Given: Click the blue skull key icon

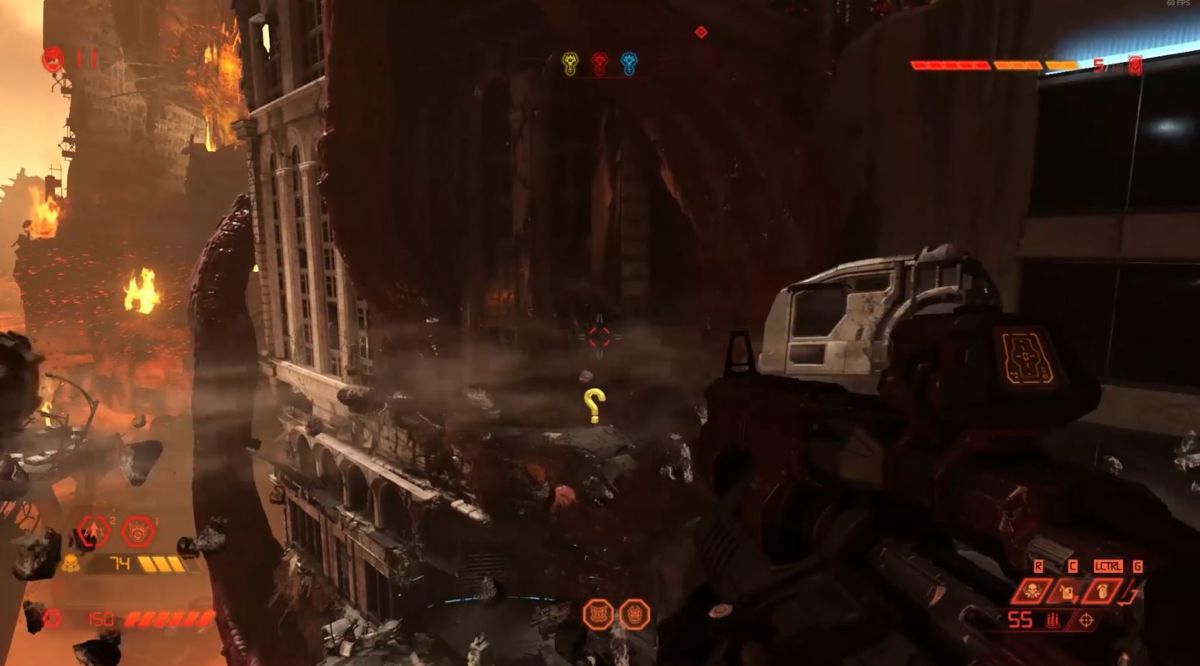Looking at the screenshot, I should (628, 64).
